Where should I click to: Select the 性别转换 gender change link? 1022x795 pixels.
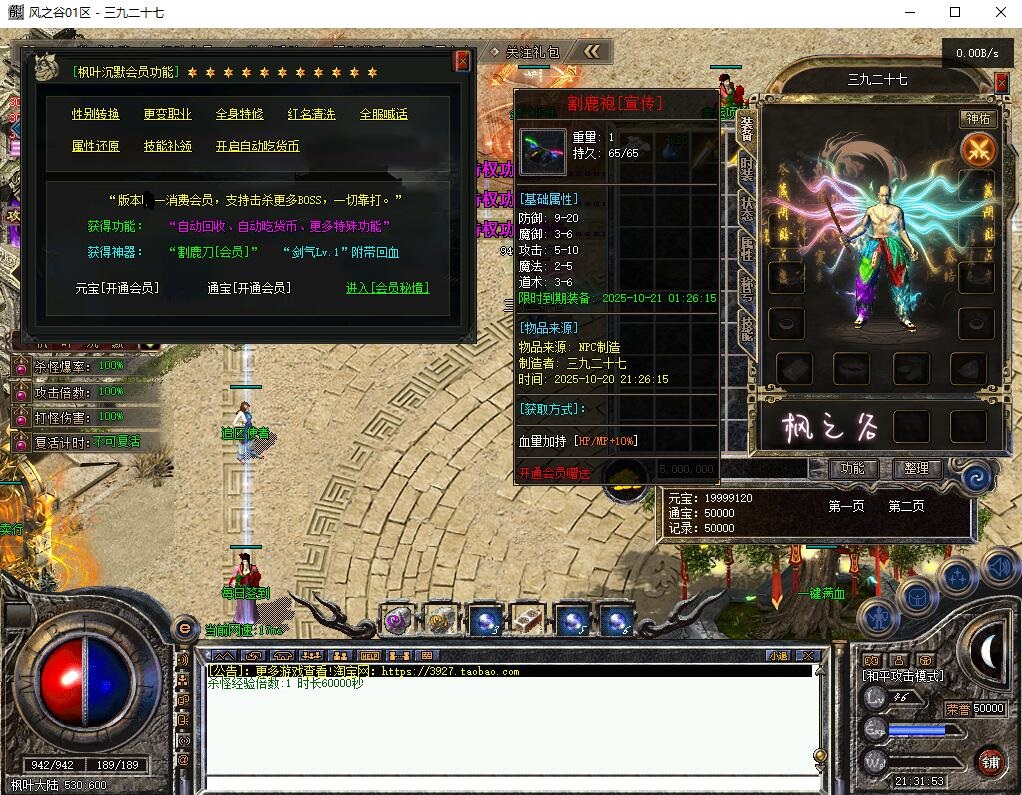[x=96, y=114]
